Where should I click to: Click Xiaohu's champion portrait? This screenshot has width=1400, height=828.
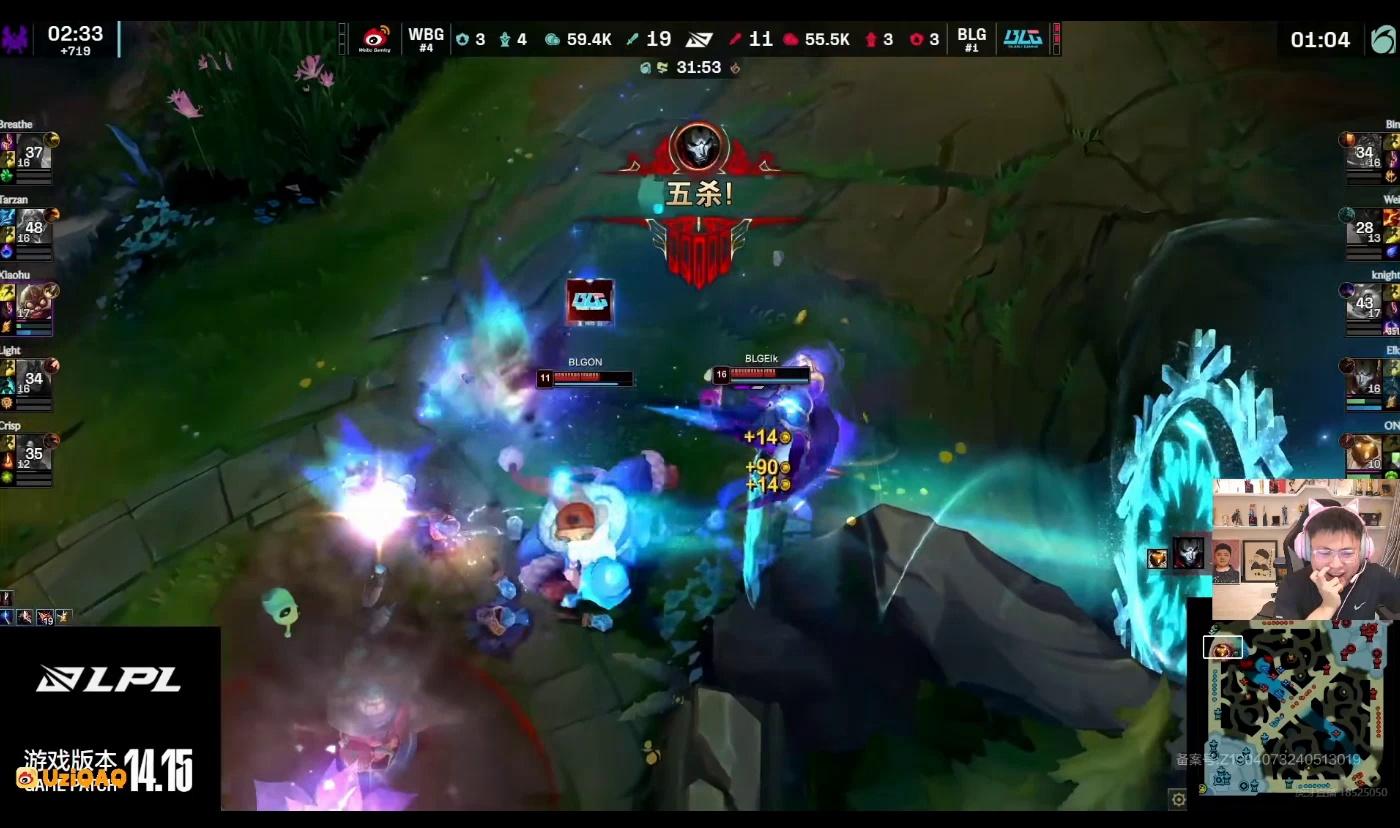[x=34, y=303]
